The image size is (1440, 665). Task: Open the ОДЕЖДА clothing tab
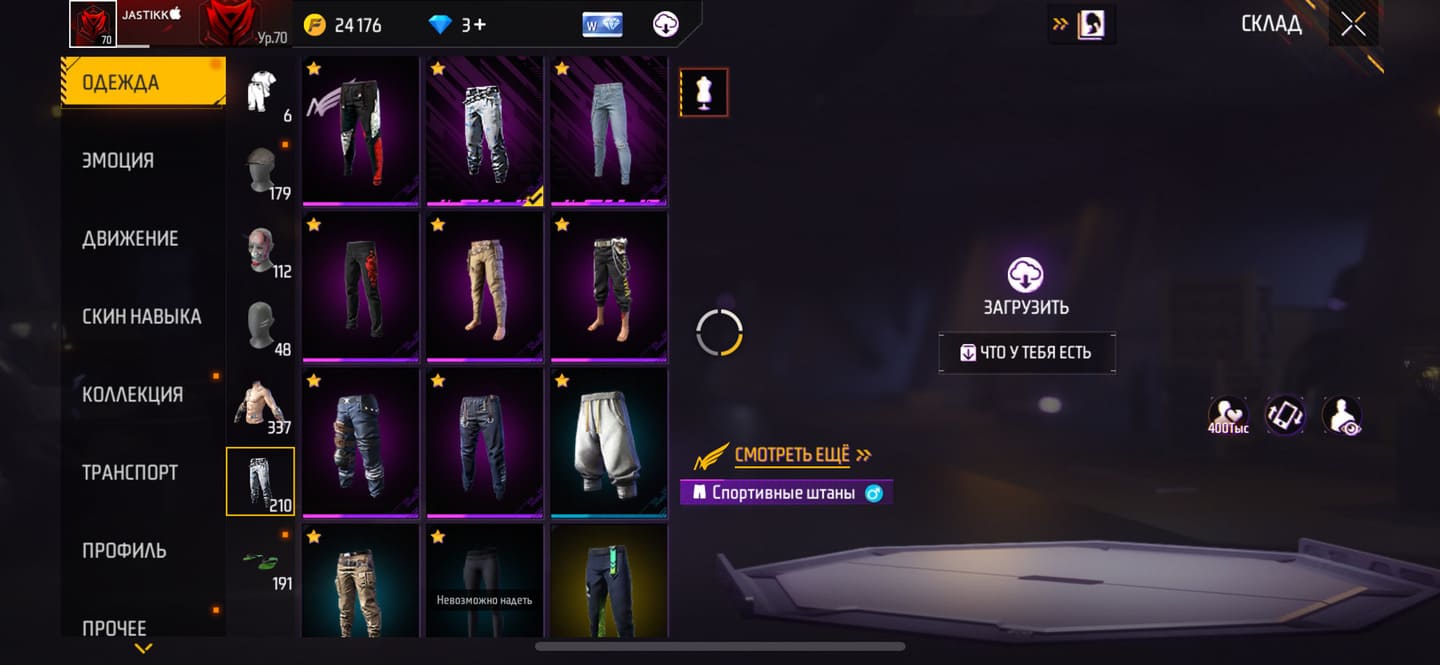coord(142,83)
